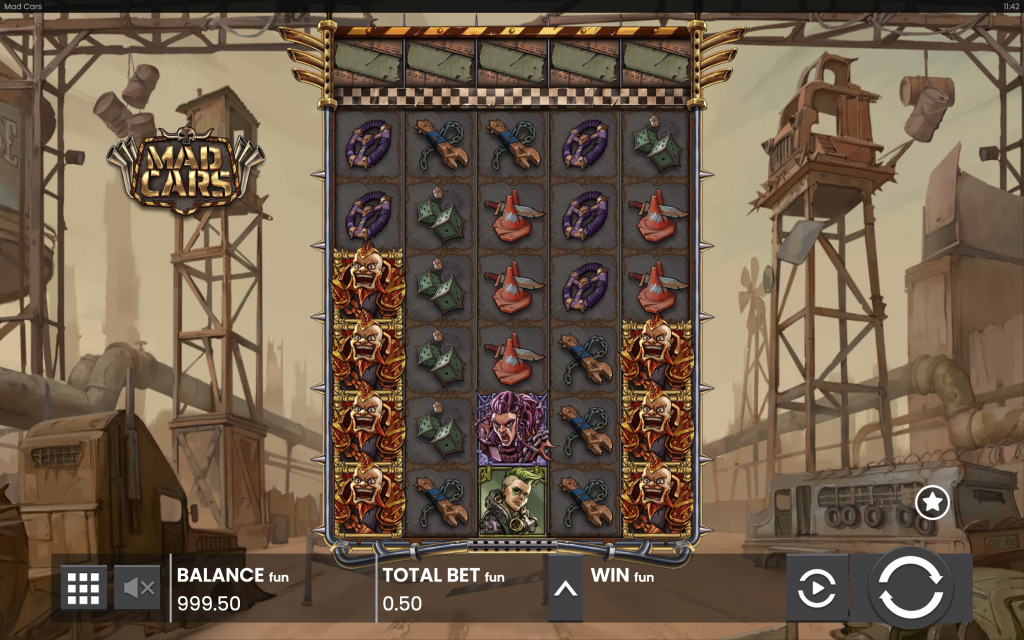Toggle the muted sound speaker icon
1024x640 pixels.
(x=138, y=588)
